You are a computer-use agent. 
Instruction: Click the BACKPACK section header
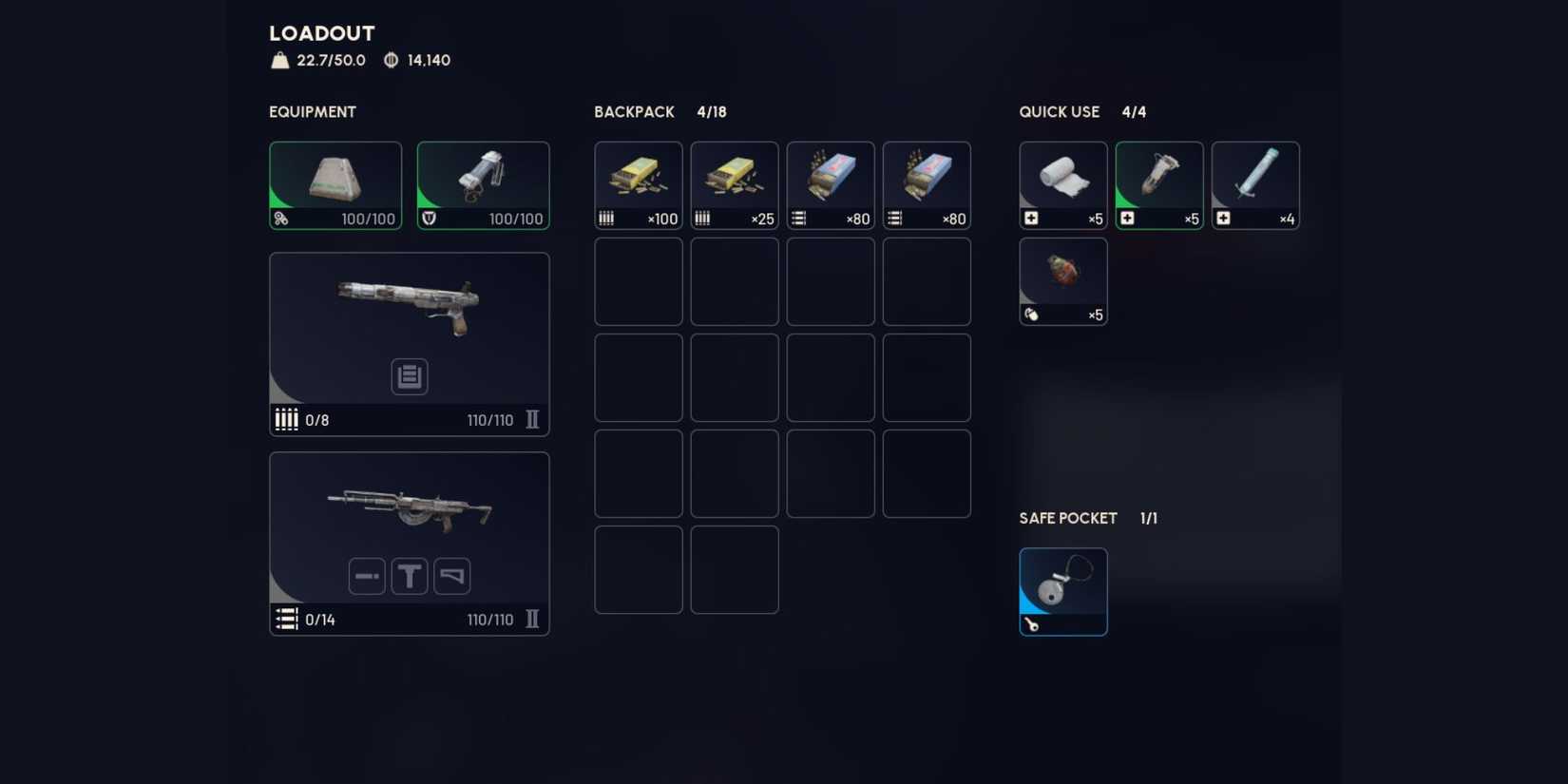point(633,111)
